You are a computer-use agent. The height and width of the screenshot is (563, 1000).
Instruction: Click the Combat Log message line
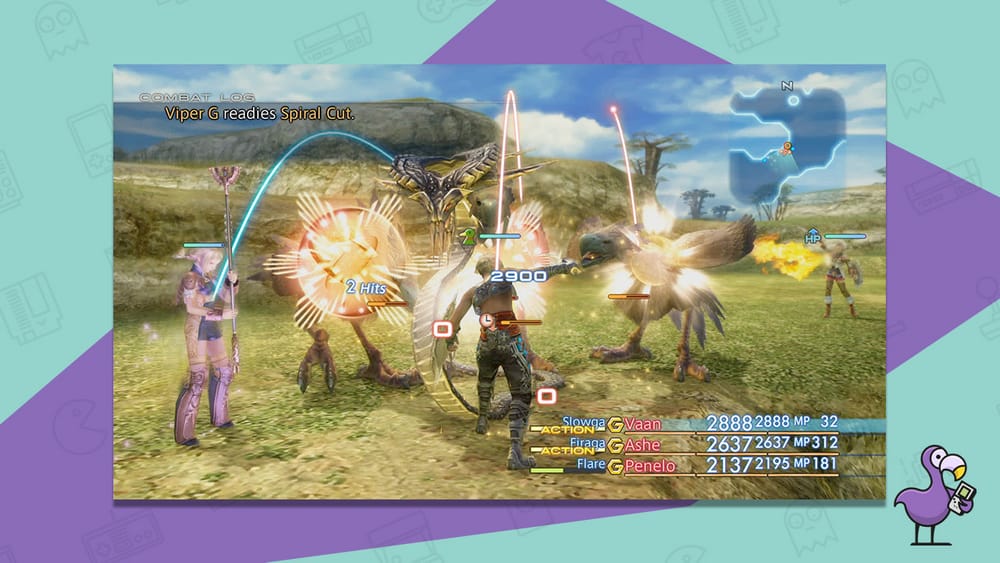pos(260,114)
